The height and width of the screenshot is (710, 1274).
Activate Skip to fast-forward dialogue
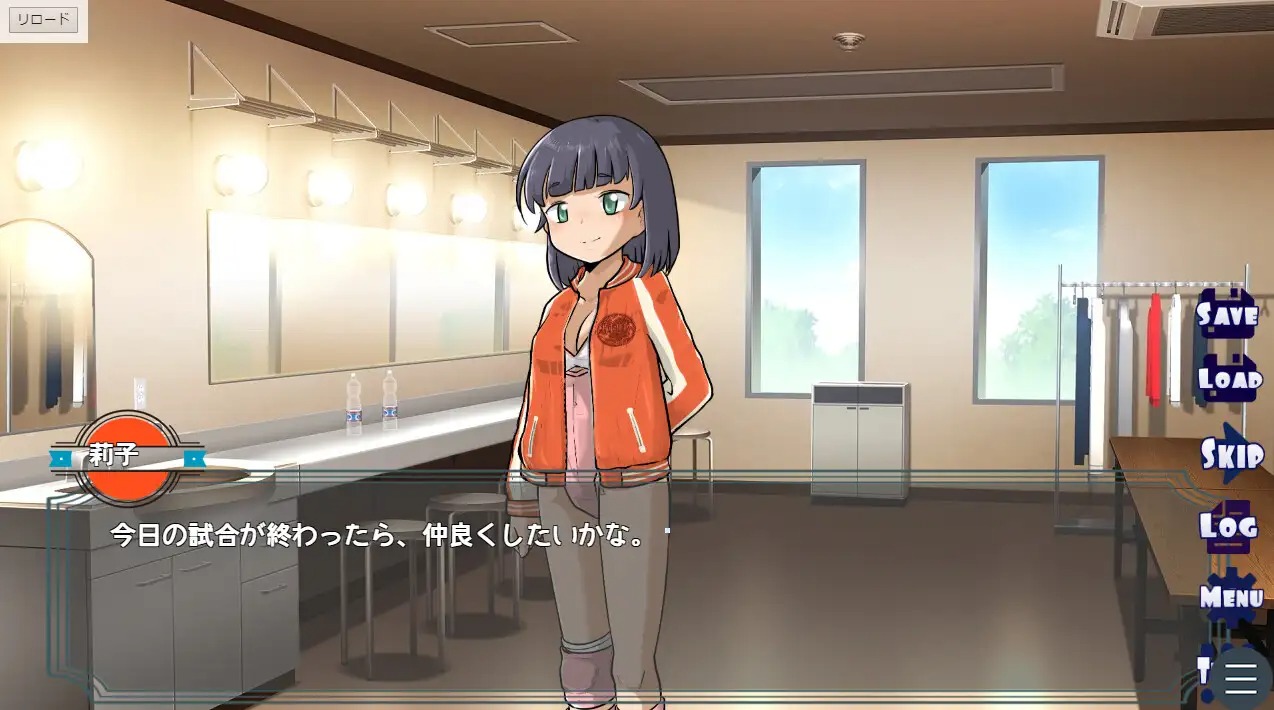(1231, 454)
